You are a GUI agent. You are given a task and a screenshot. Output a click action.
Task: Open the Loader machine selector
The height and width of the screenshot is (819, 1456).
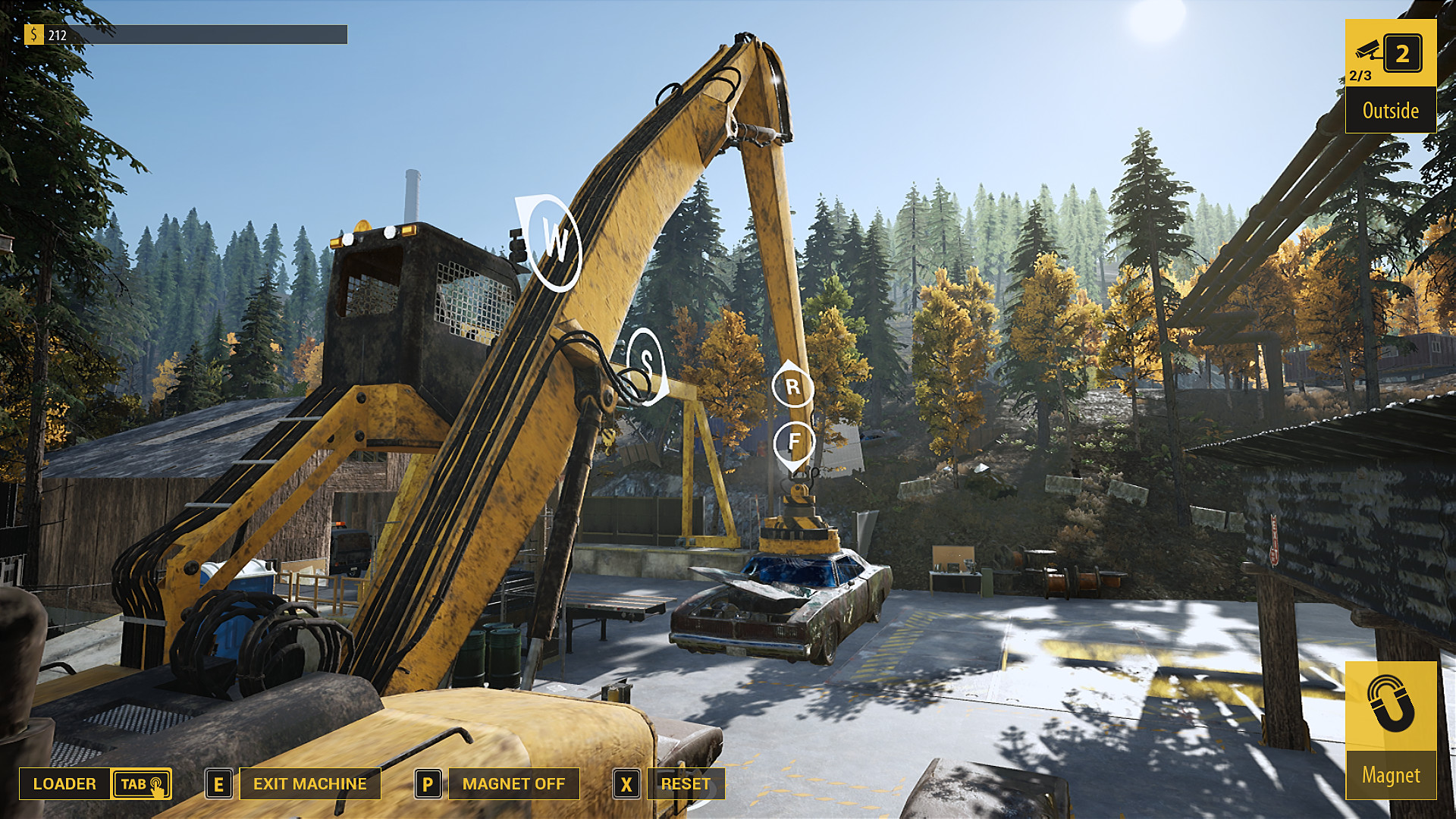[x=65, y=783]
